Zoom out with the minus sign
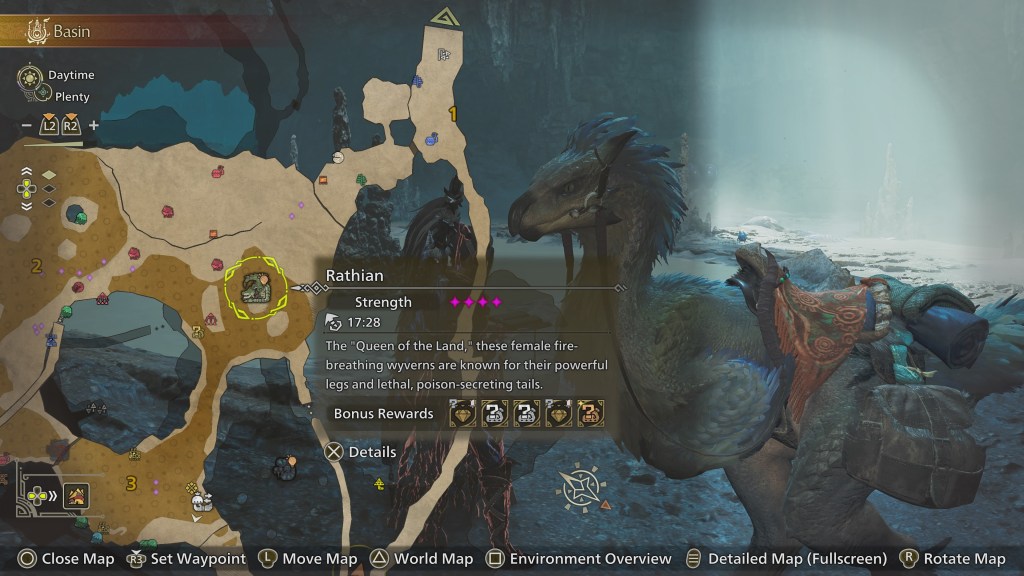1024x576 pixels. point(26,125)
